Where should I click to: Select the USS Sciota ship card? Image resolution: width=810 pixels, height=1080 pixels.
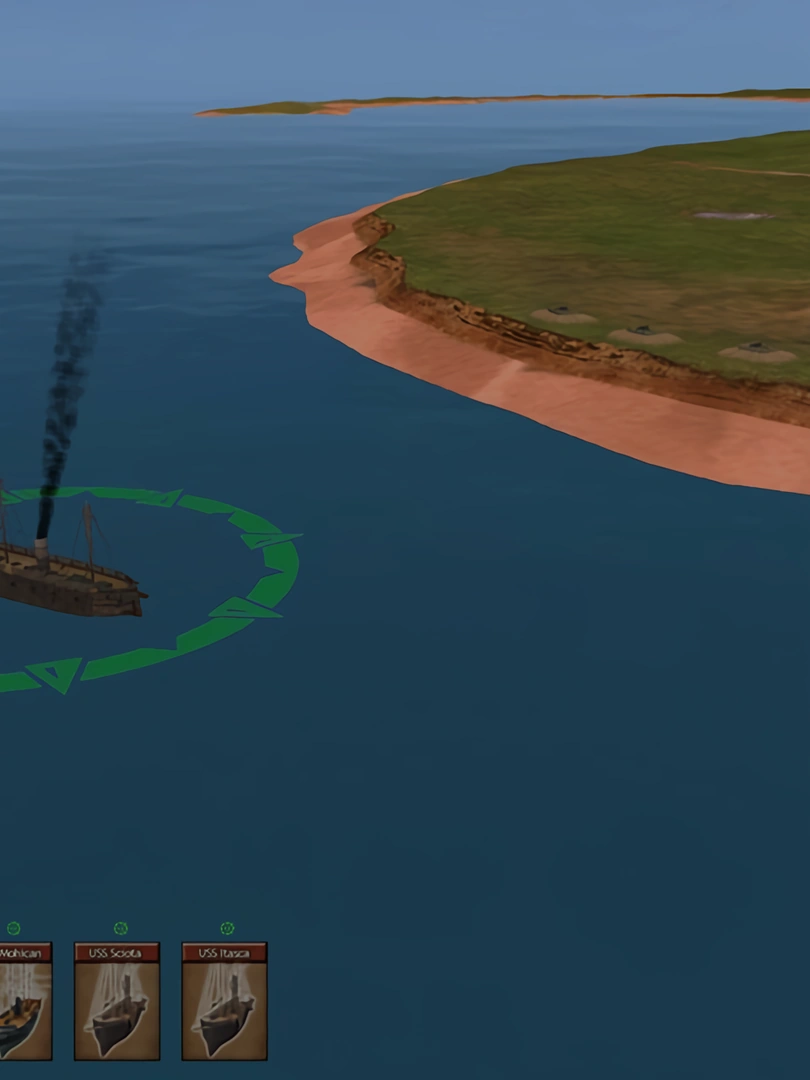point(117,1001)
